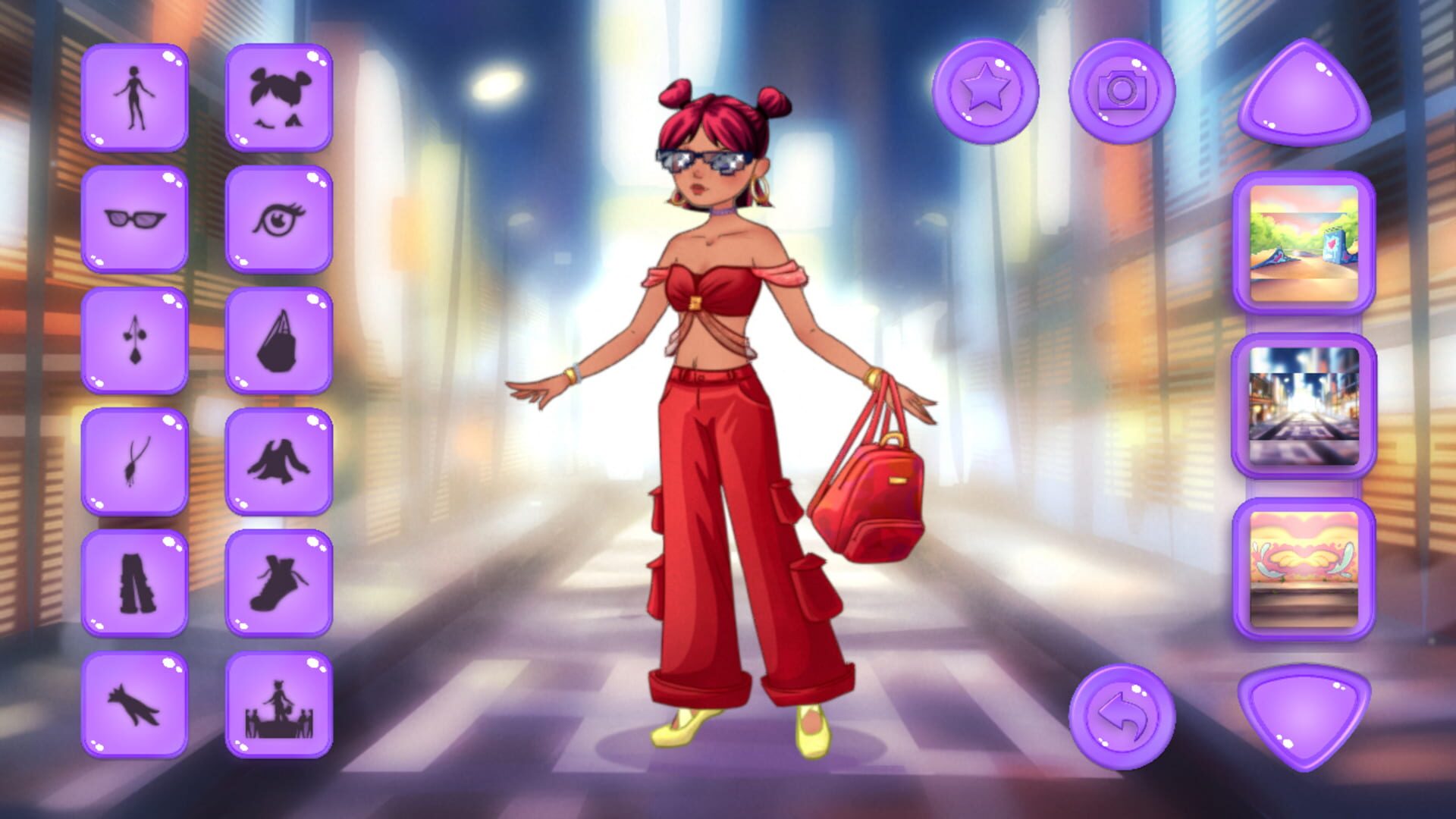Open the hairstyles category
The width and height of the screenshot is (1456, 819).
pos(279,97)
